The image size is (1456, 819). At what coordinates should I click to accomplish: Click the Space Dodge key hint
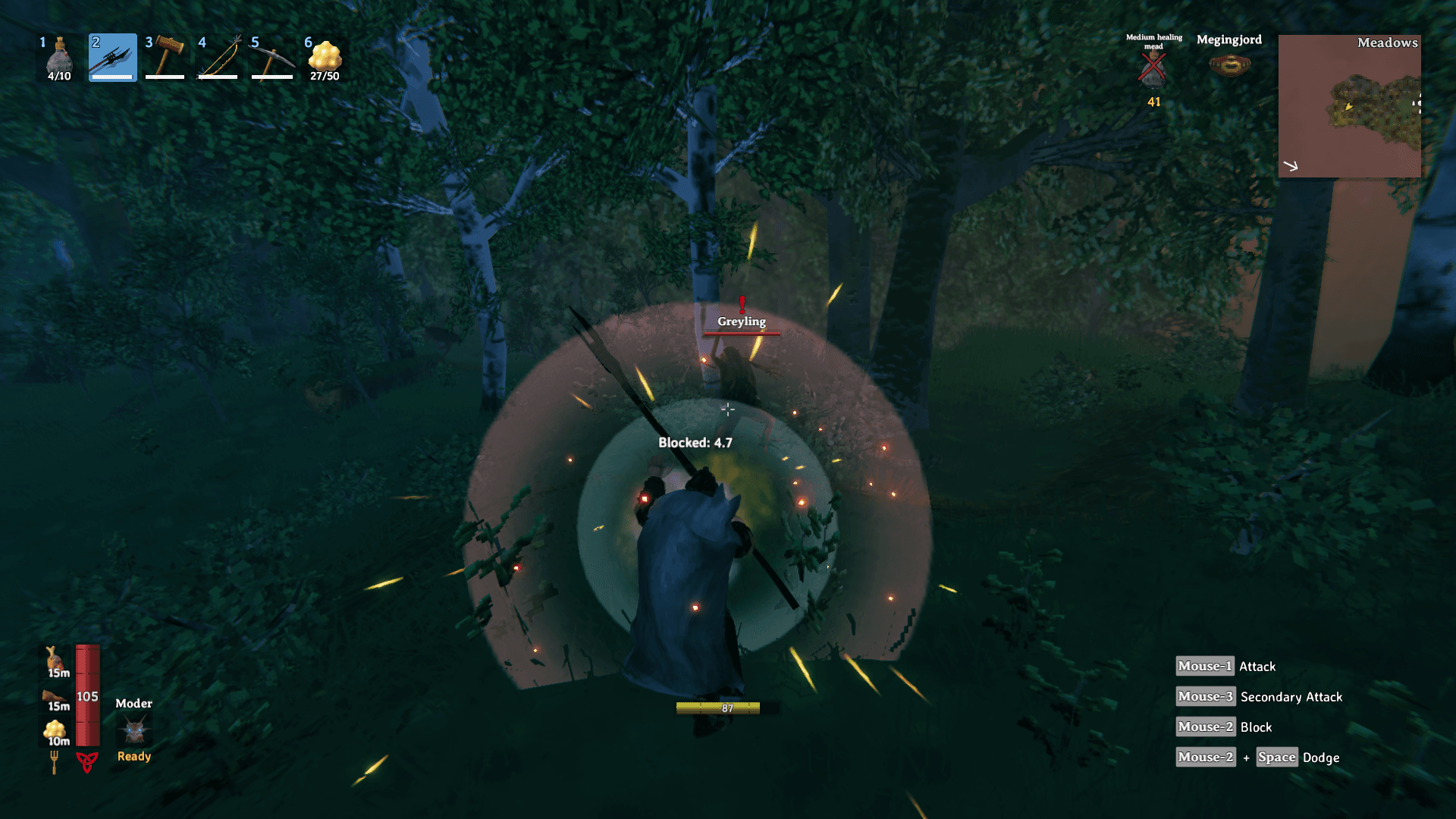(1278, 757)
